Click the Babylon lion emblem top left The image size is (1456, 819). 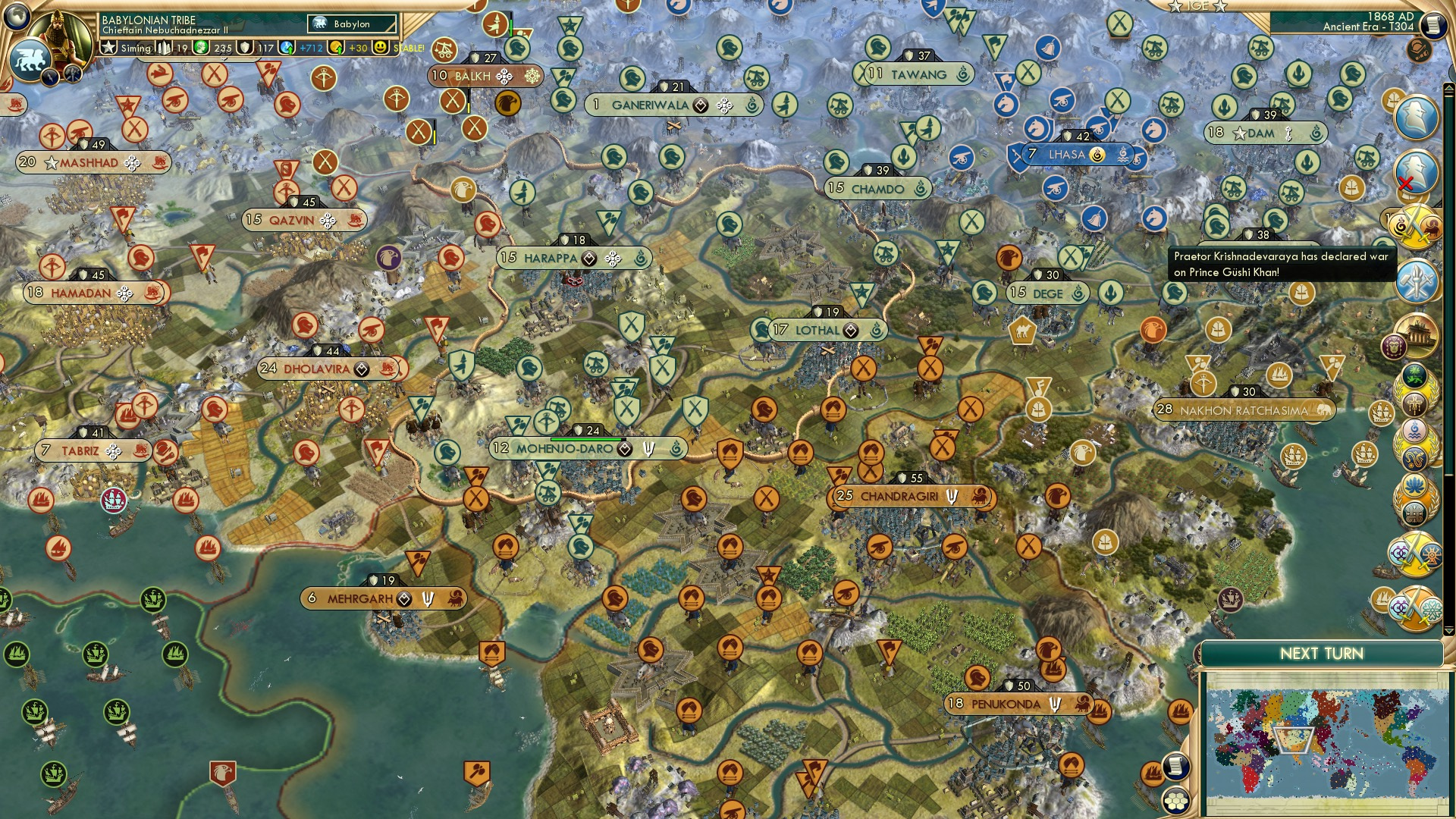(x=32, y=59)
